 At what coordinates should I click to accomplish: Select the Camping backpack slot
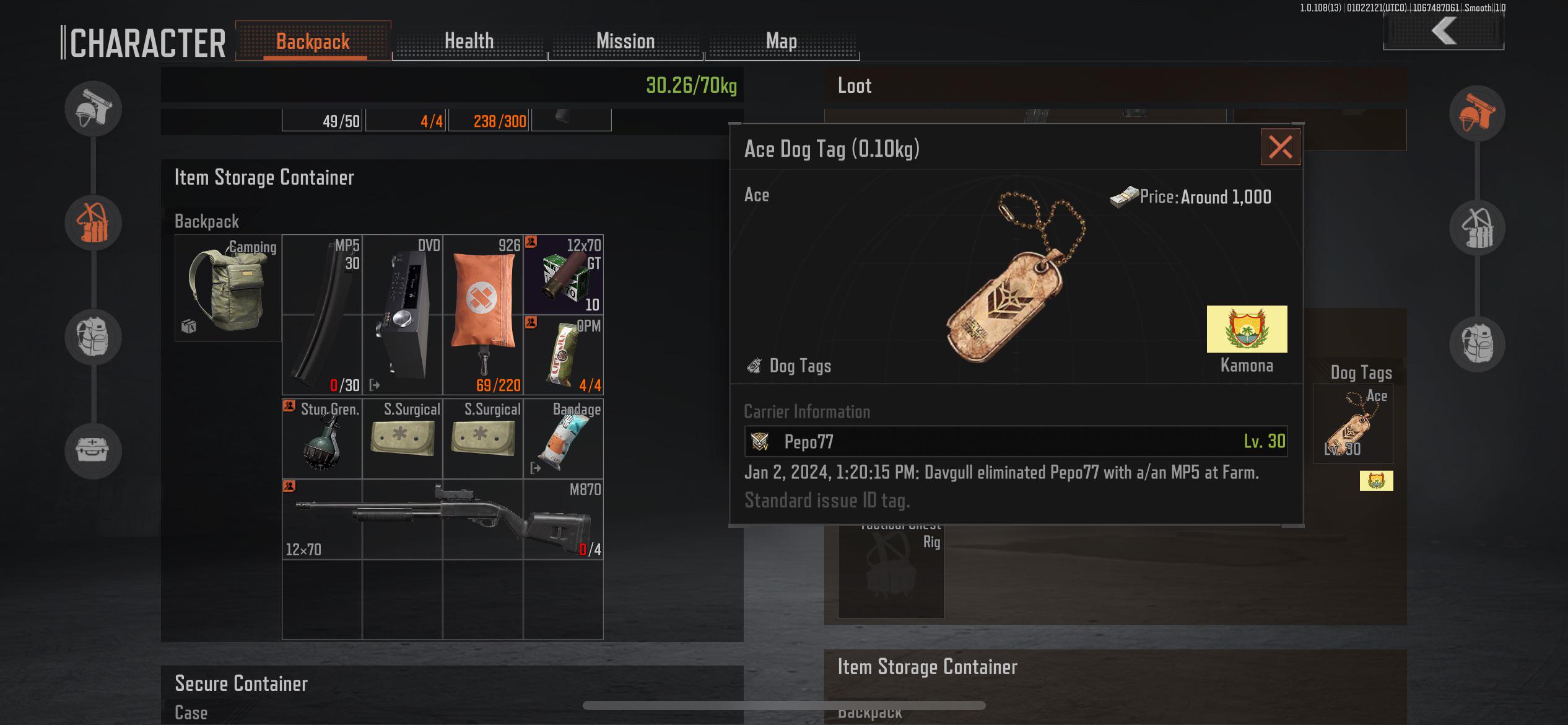coord(228,288)
